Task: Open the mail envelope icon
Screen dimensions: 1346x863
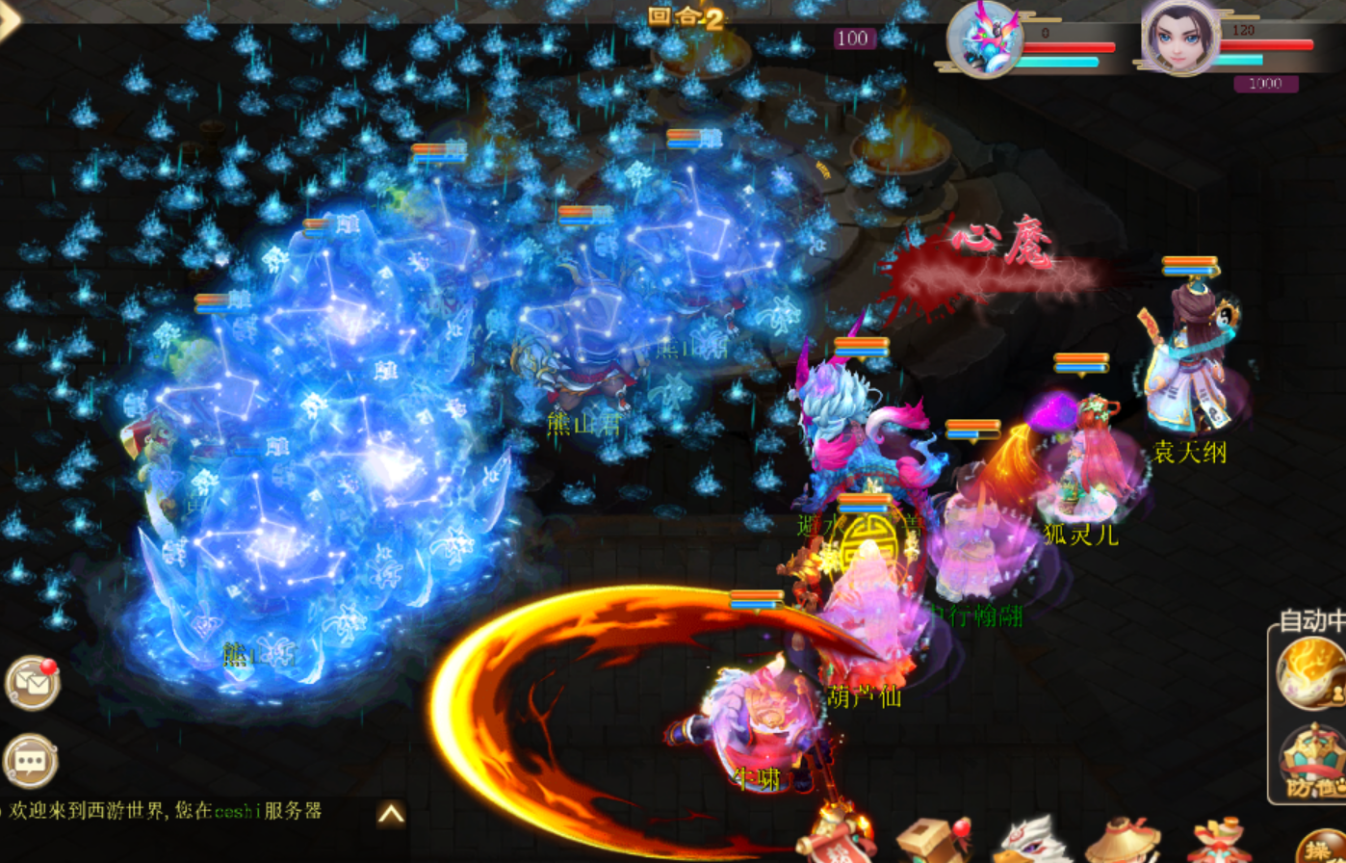Action: [32, 683]
